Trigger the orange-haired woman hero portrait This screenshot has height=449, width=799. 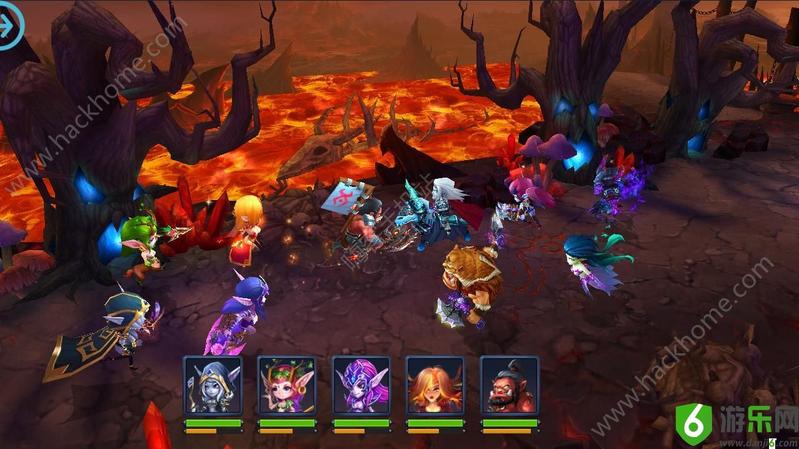pyautogui.click(x=435, y=385)
